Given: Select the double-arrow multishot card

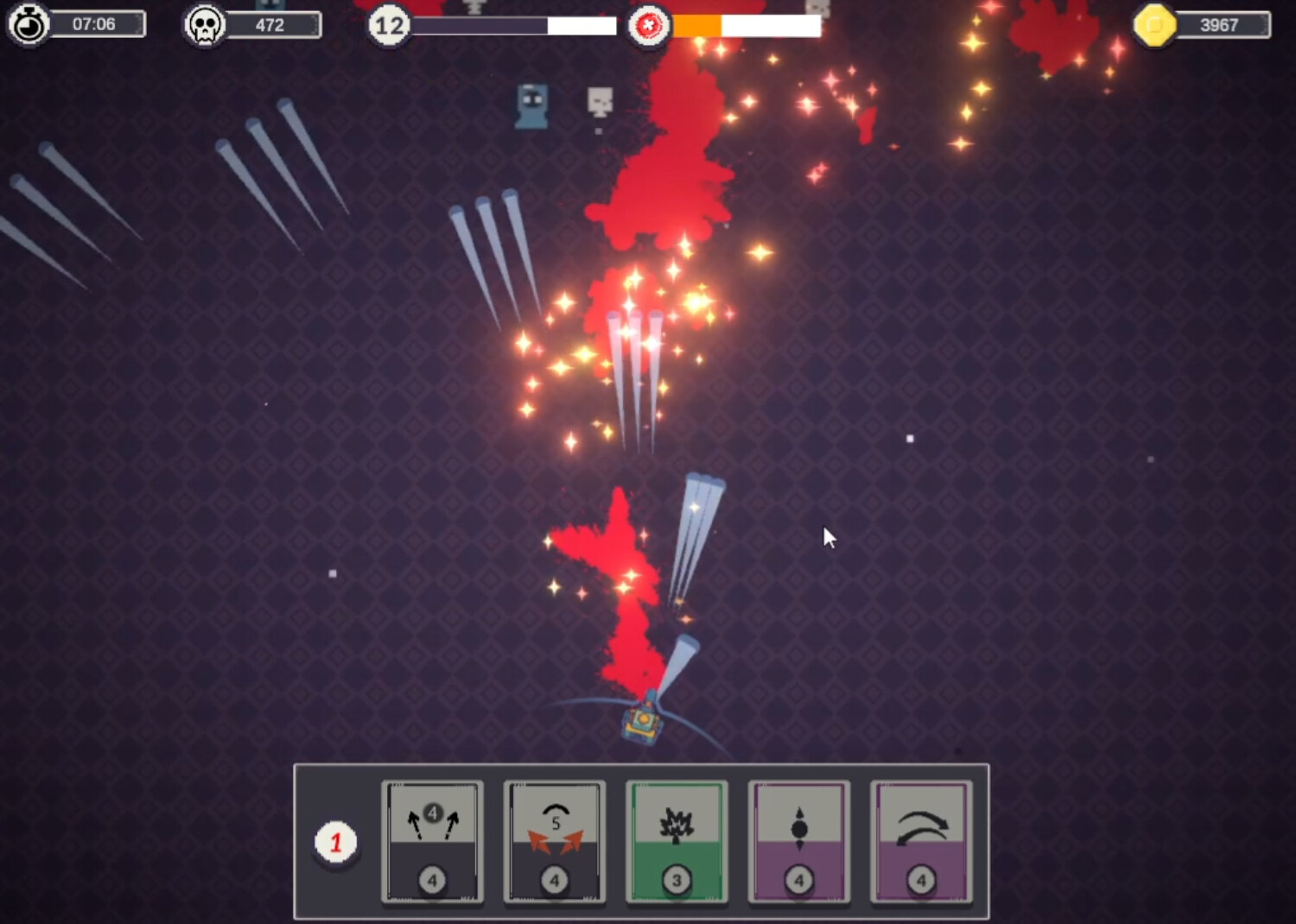Looking at the screenshot, I should tap(432, 842).
